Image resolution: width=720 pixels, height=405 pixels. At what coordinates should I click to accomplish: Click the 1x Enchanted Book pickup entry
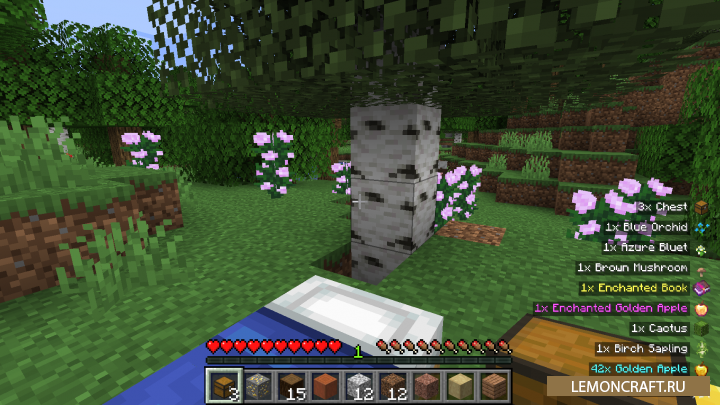(x=634, y=288)
